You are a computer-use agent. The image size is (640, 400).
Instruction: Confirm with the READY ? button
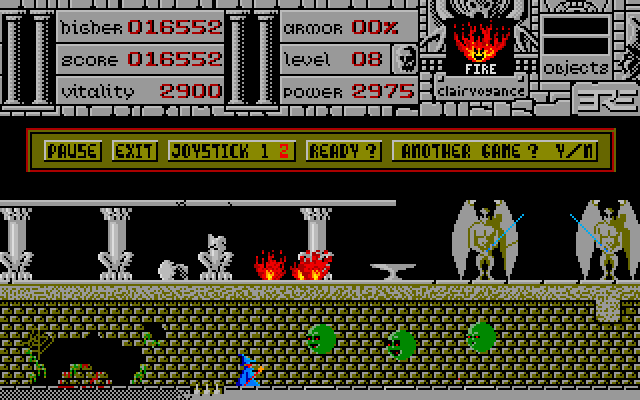click(344, 151)
